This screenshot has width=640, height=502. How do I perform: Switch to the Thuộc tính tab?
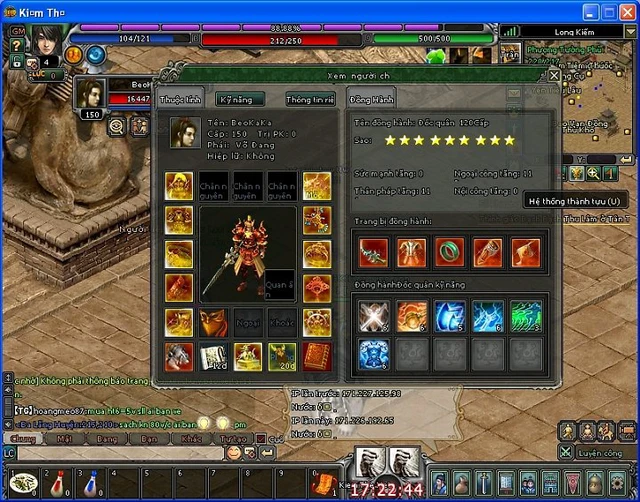click(x=180, y=99)
